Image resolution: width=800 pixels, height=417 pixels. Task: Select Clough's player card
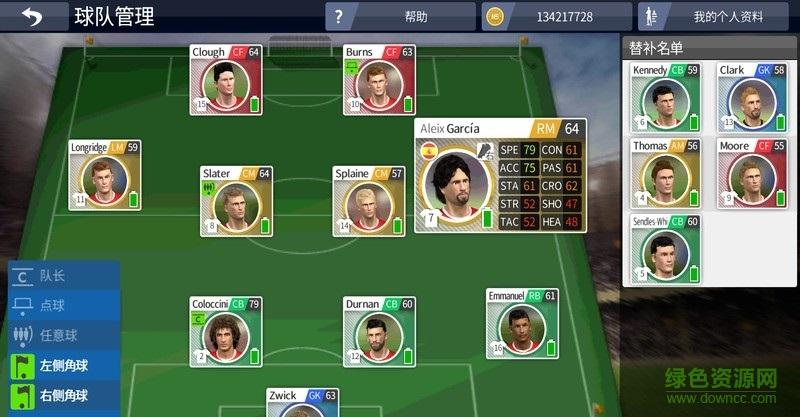pyautogui.click(x=226, y=79)
